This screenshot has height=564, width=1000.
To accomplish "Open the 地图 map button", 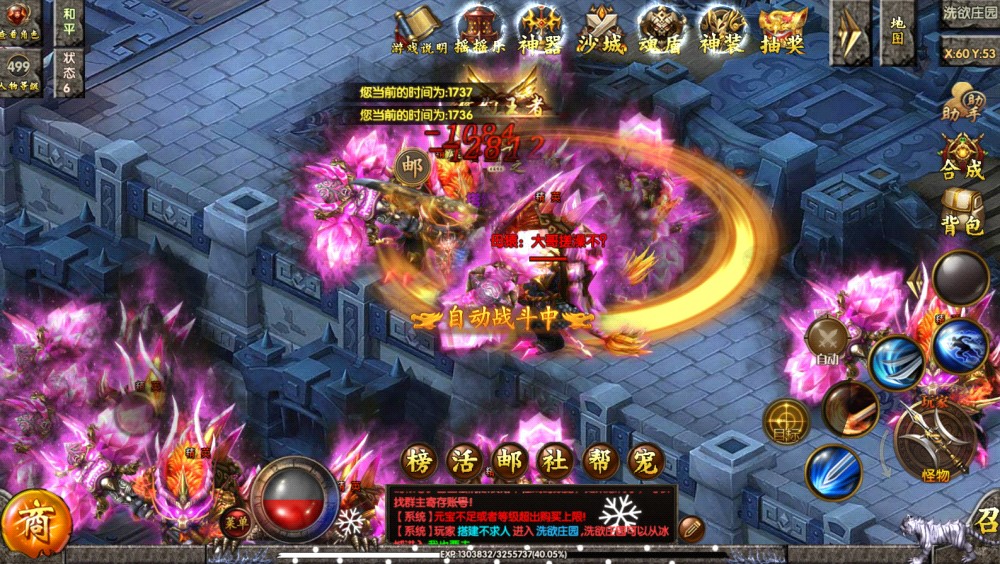I will tap(897, 32).
